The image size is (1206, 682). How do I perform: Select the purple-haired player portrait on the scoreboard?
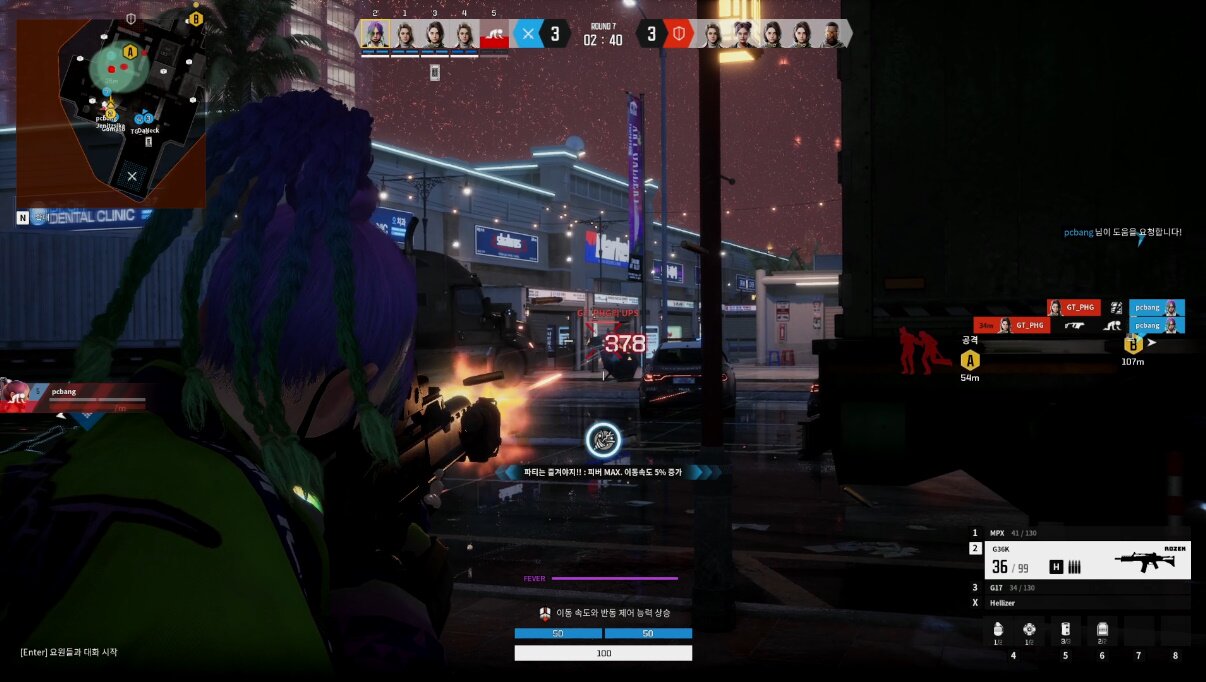(375, 34)
